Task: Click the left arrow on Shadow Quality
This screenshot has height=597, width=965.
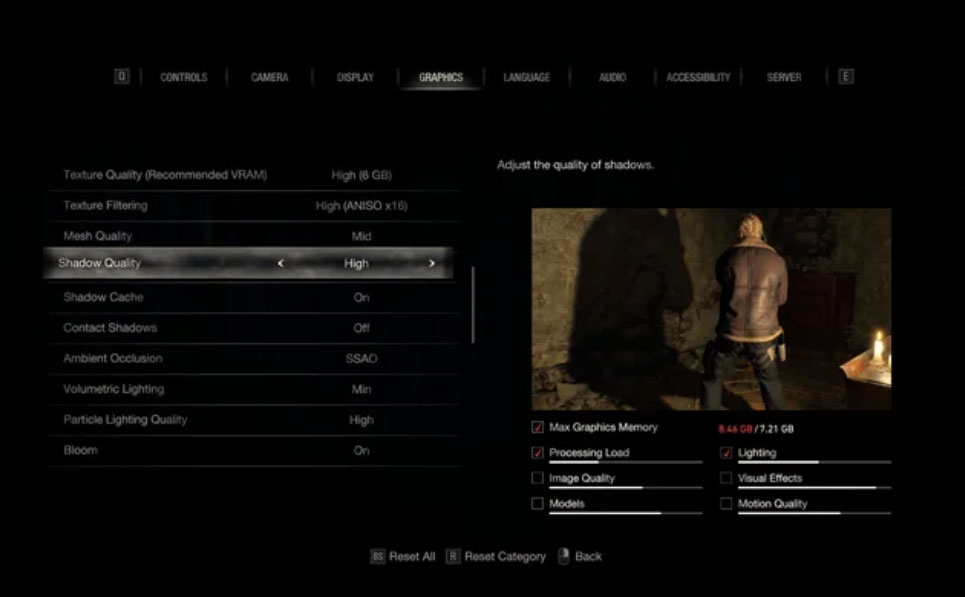Action: click(280, 264)
